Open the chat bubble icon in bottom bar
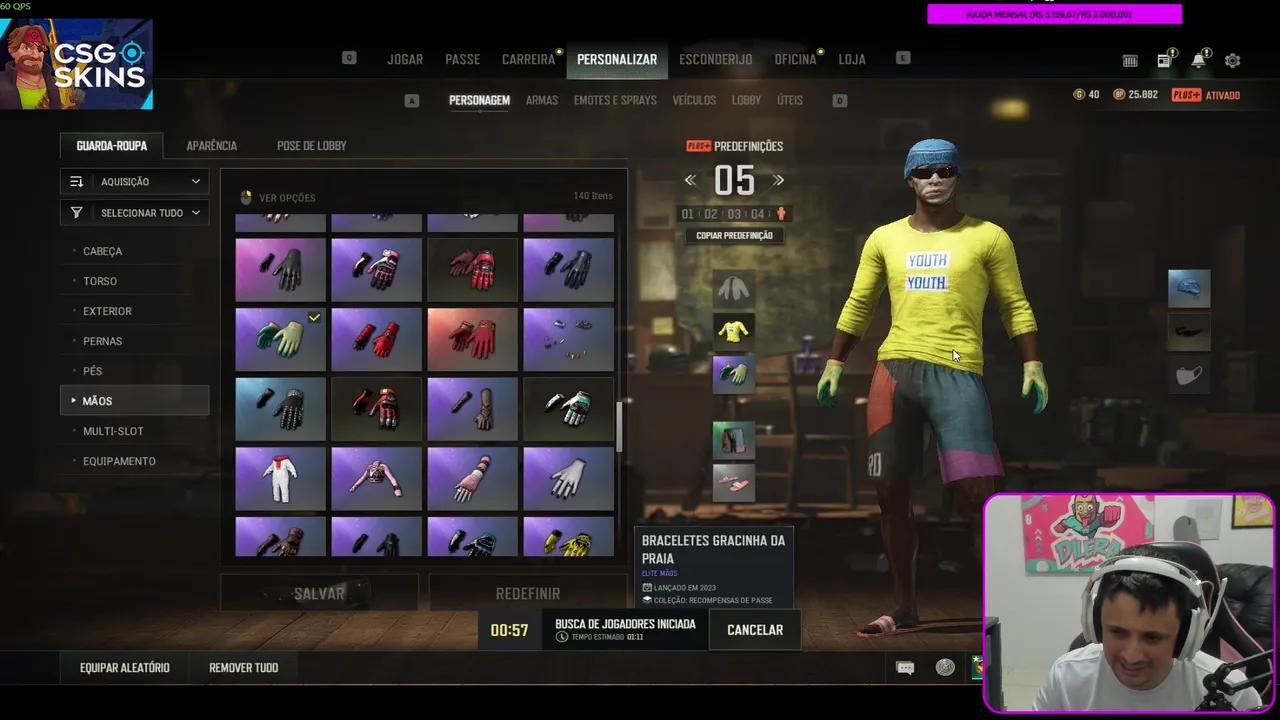This screenshot has height=720, width=1280. (x=905, y=667)
